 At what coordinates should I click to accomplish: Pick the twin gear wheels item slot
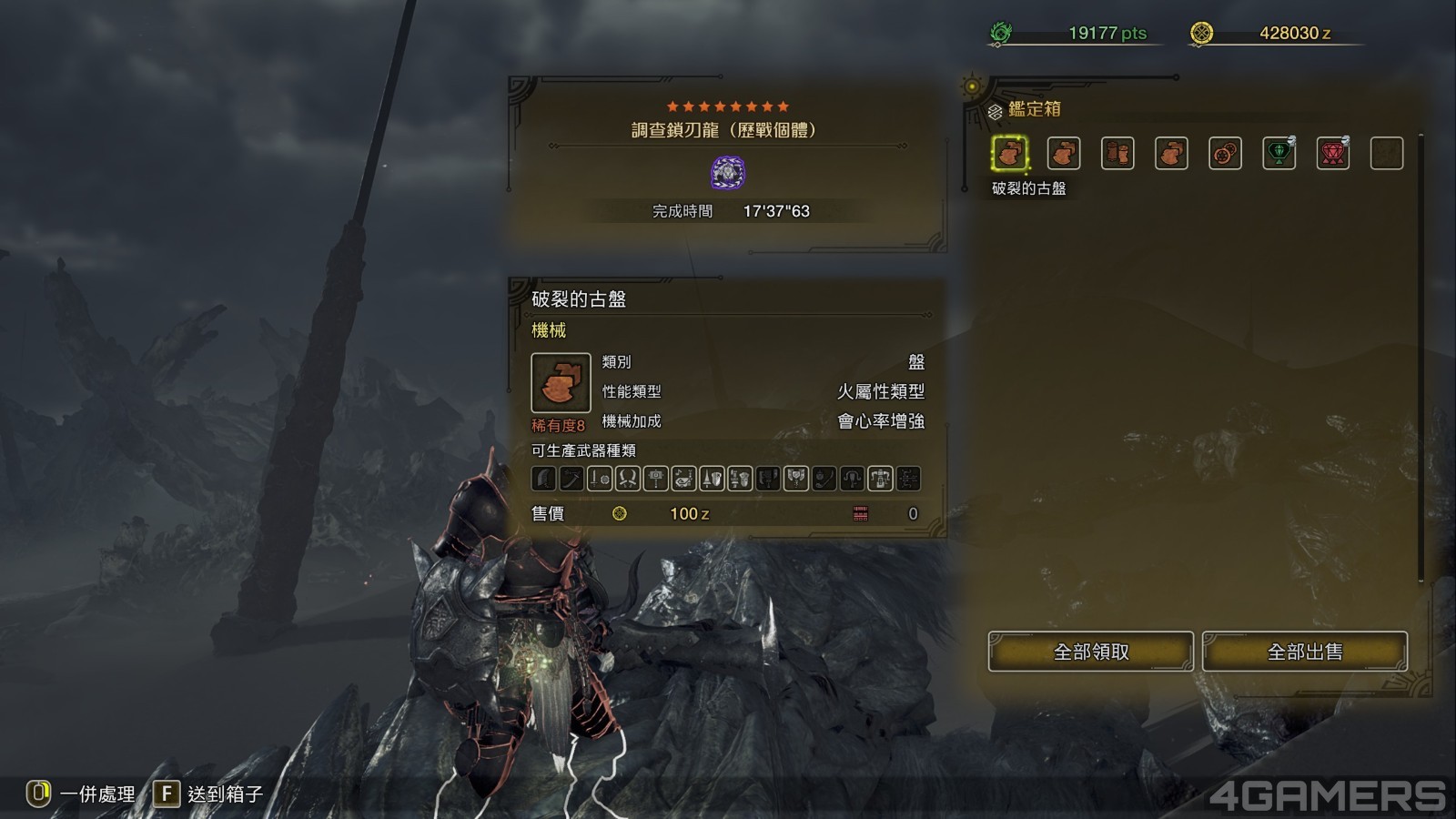(x=1225, y=153)
